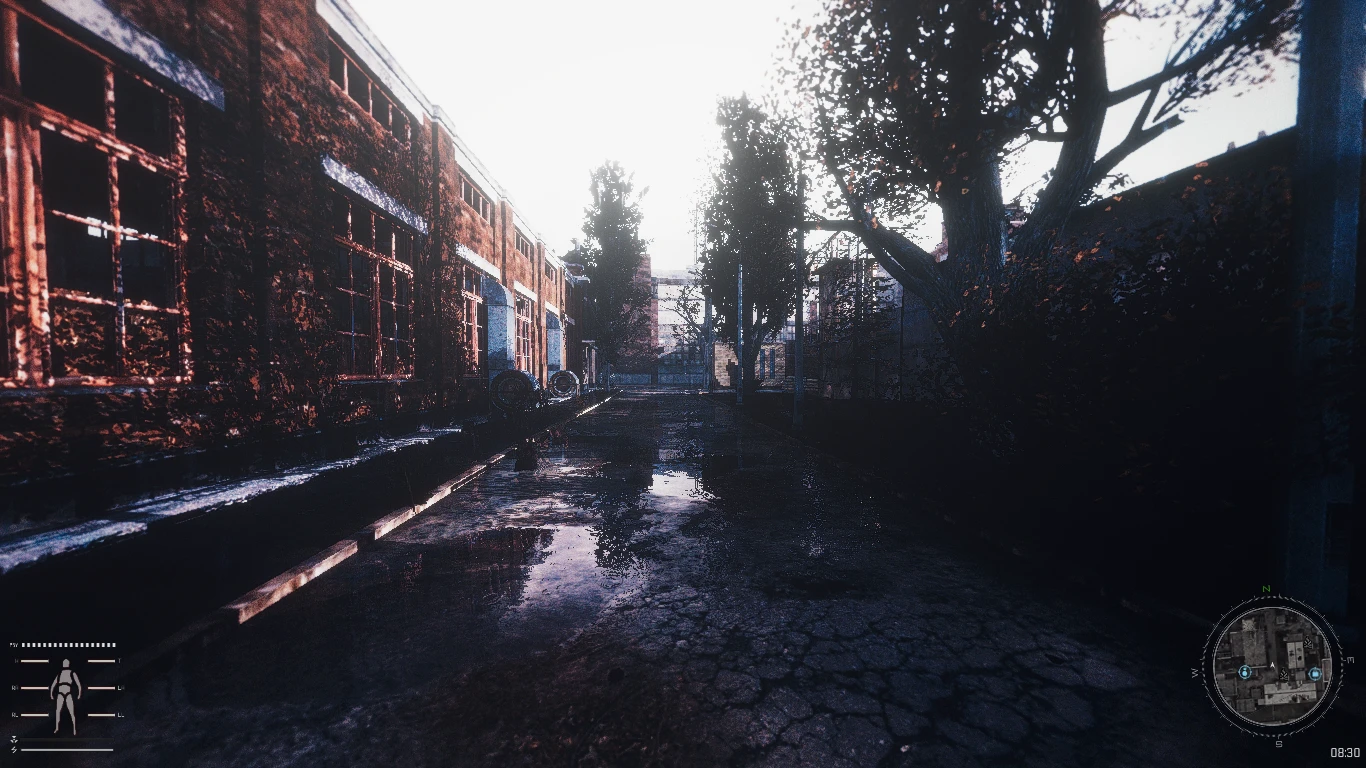Click the T torso-condition label
This screenshot has height=768, width=1366.
pos(119,660)
